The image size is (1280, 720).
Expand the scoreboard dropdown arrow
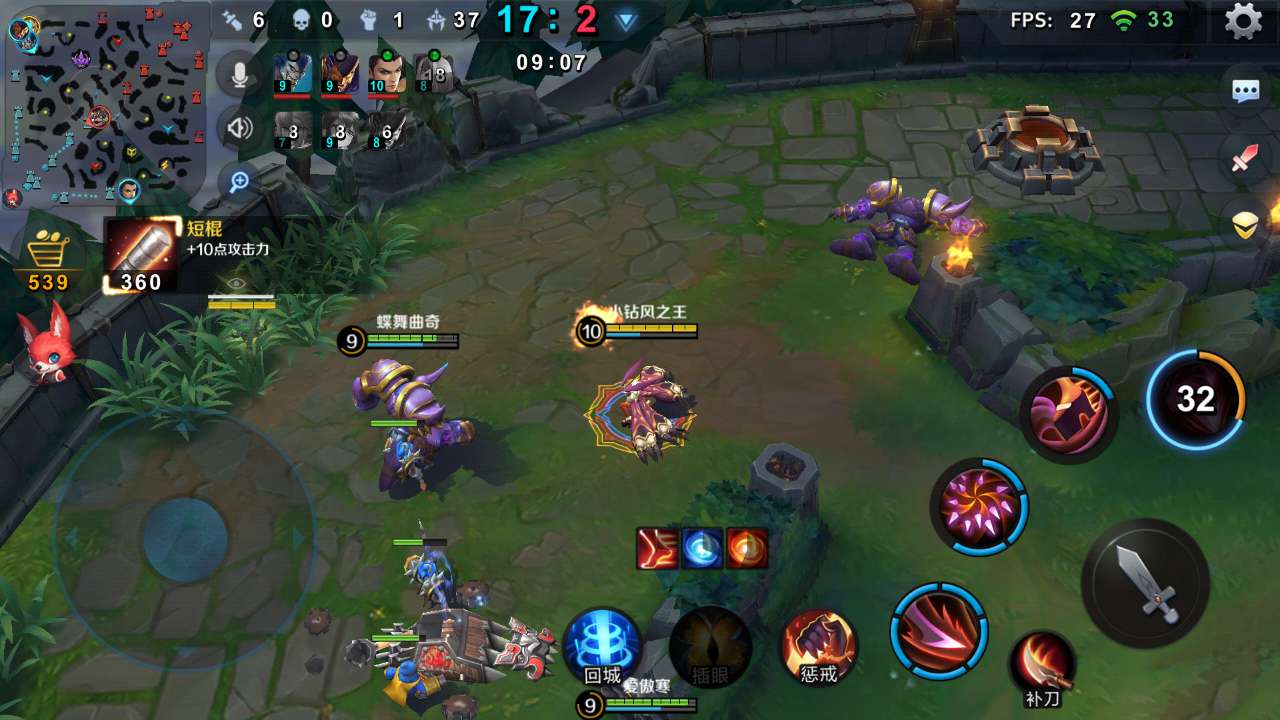pyautogui.click(x=626, y=21)
